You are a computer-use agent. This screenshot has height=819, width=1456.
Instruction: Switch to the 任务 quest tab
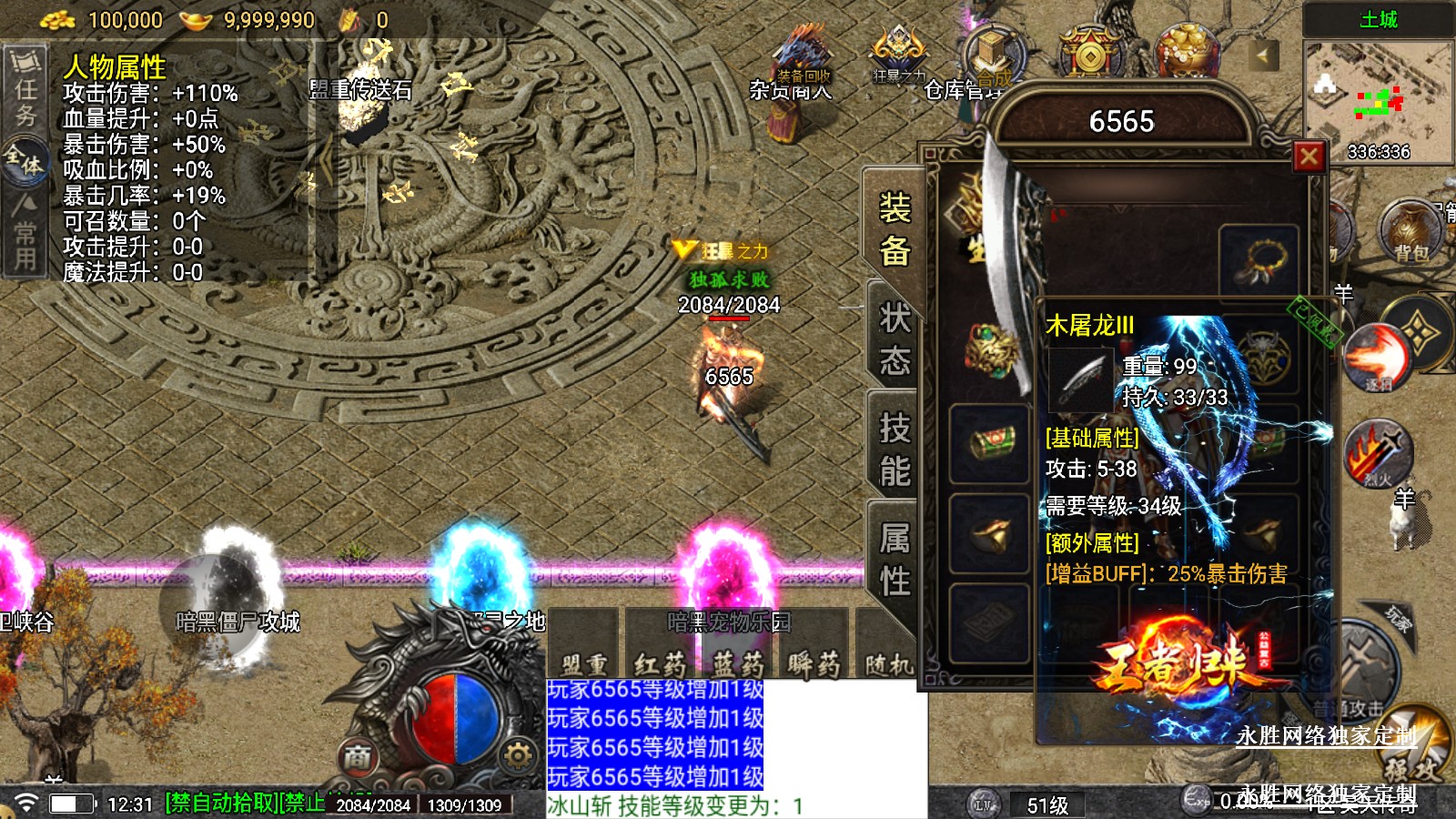coord(25,89)
